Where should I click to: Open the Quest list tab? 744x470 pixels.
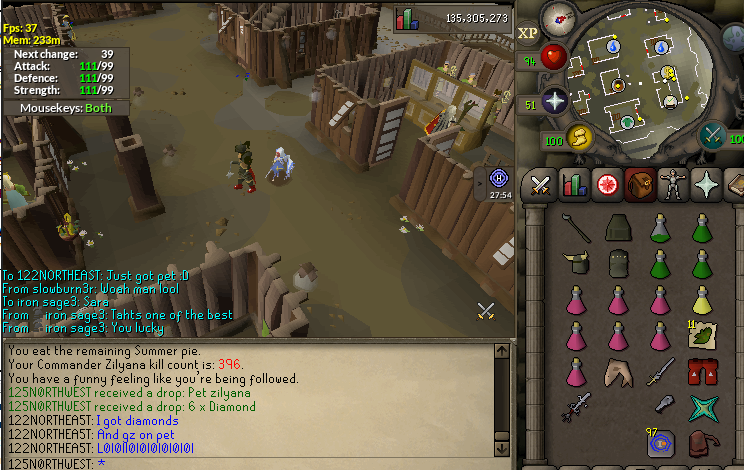[x=606, y=185]
